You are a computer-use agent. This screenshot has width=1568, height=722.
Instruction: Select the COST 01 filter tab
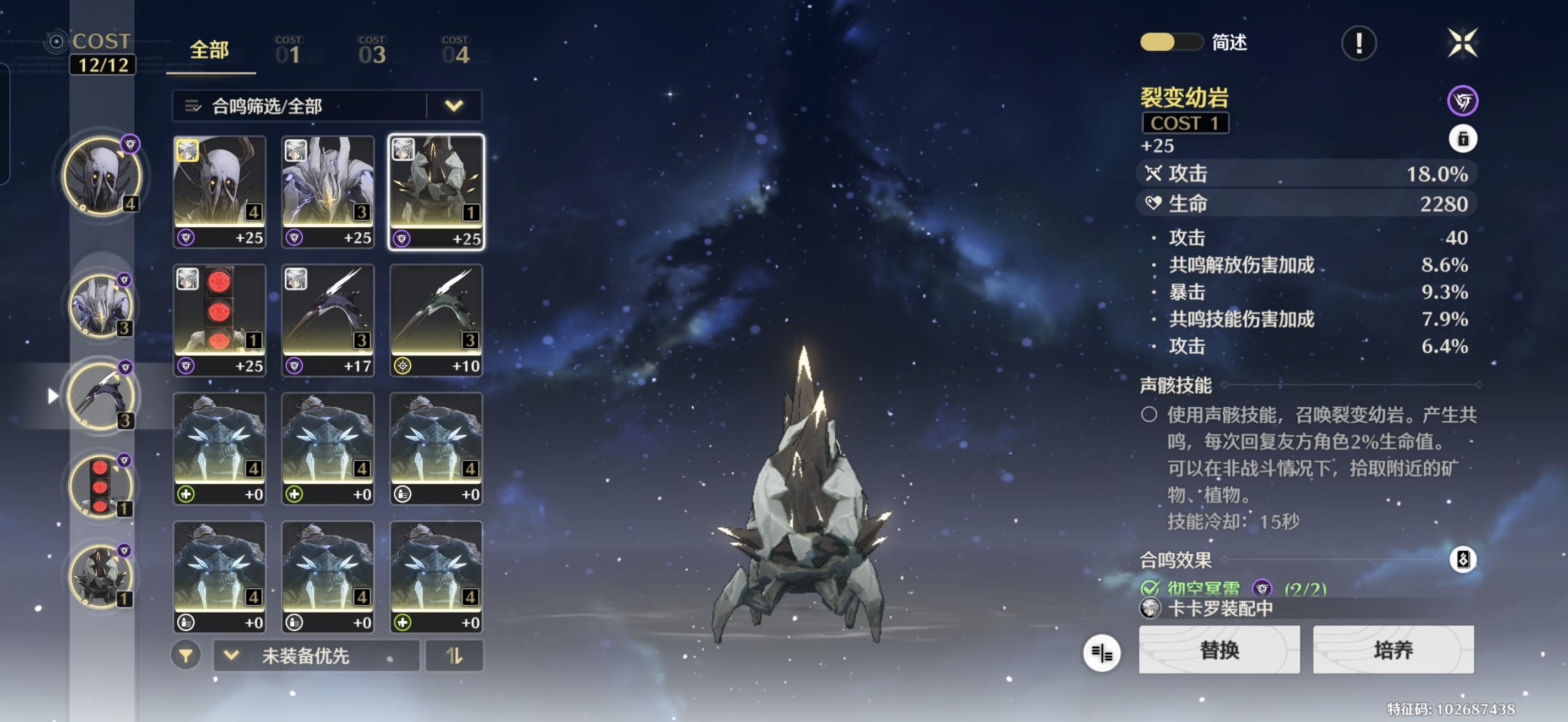click(x=288, y=51)
